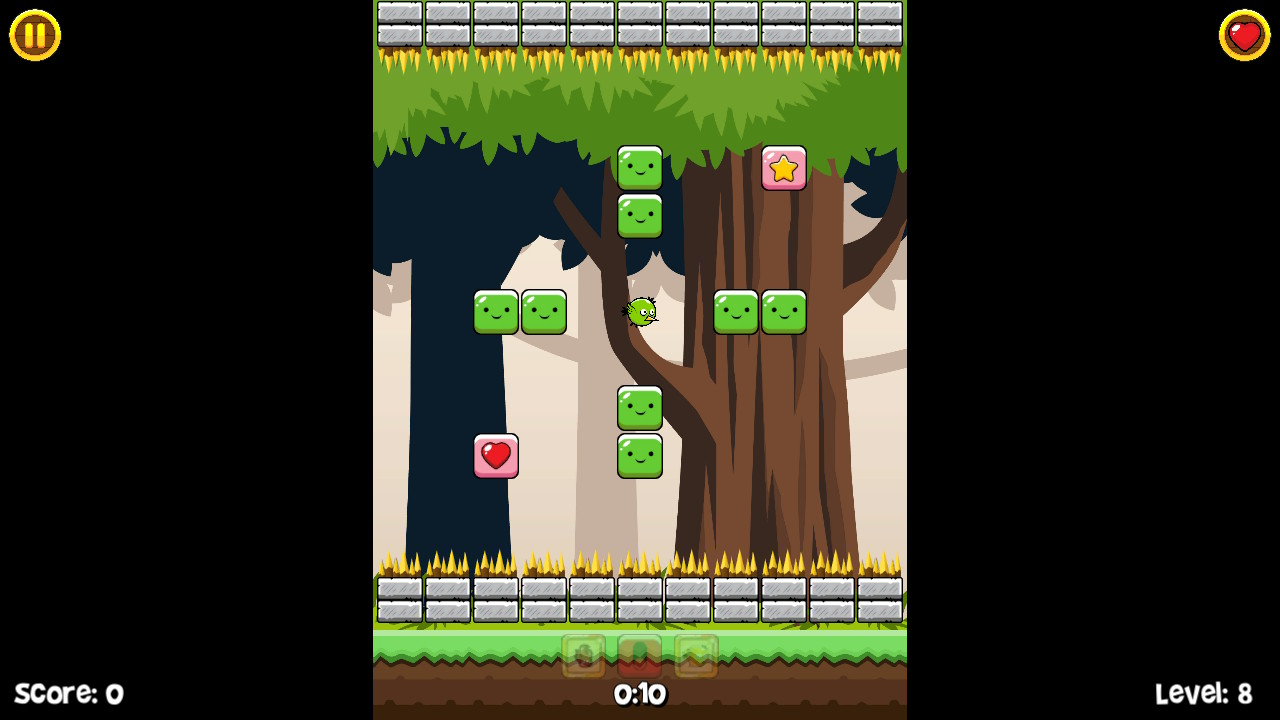Select the green block right of the bird
Screen dimensions: 1280x720
click(737, 311)
